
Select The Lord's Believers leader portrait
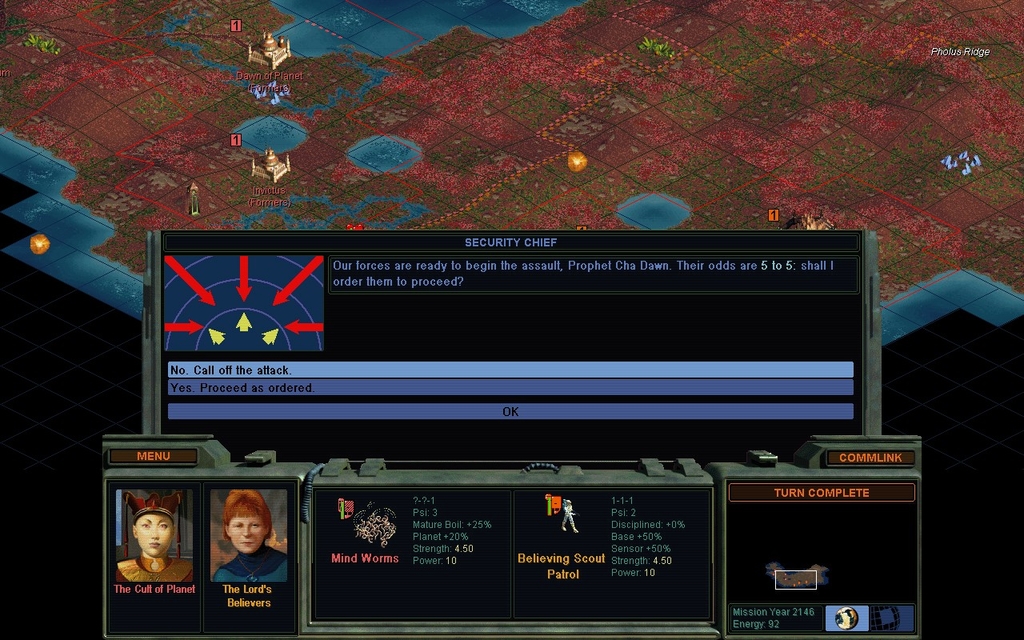coord(248,535)
